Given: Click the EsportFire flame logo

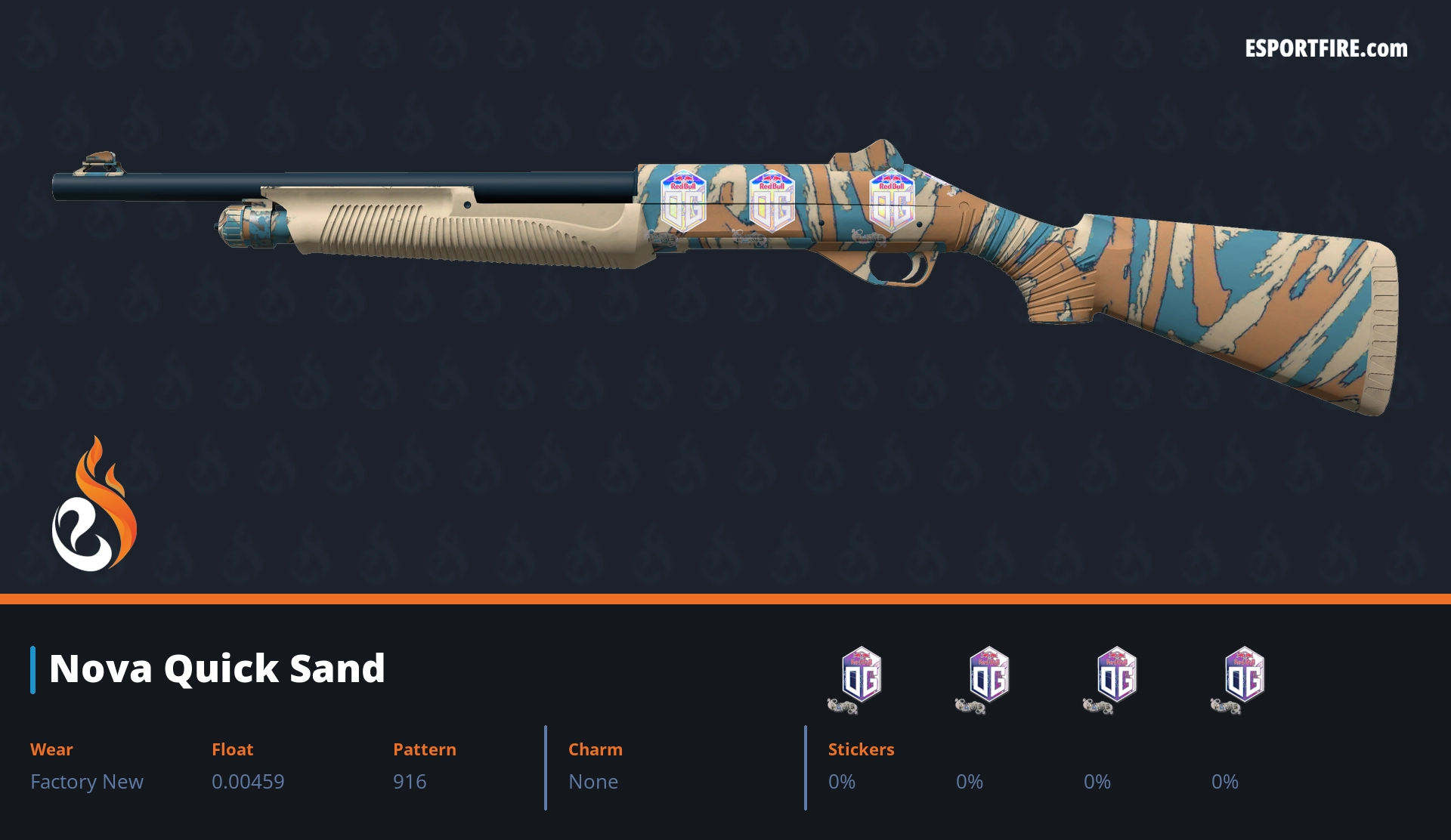Looking at the screenshot, I should (94, 506).
